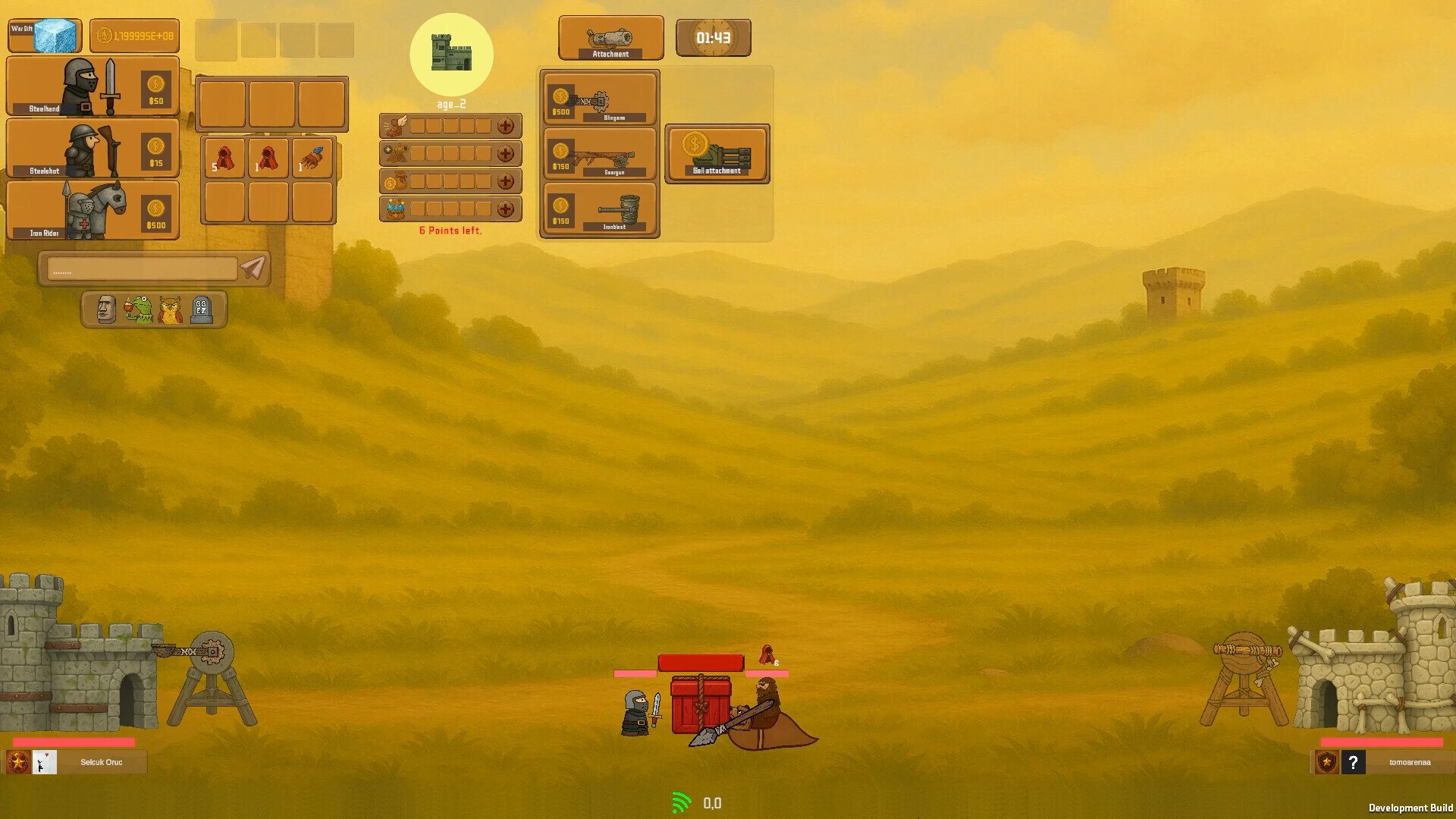This screenshot has height=819, width=1456.
Task: Click the Sell attachment button
Action: (717, 154)
